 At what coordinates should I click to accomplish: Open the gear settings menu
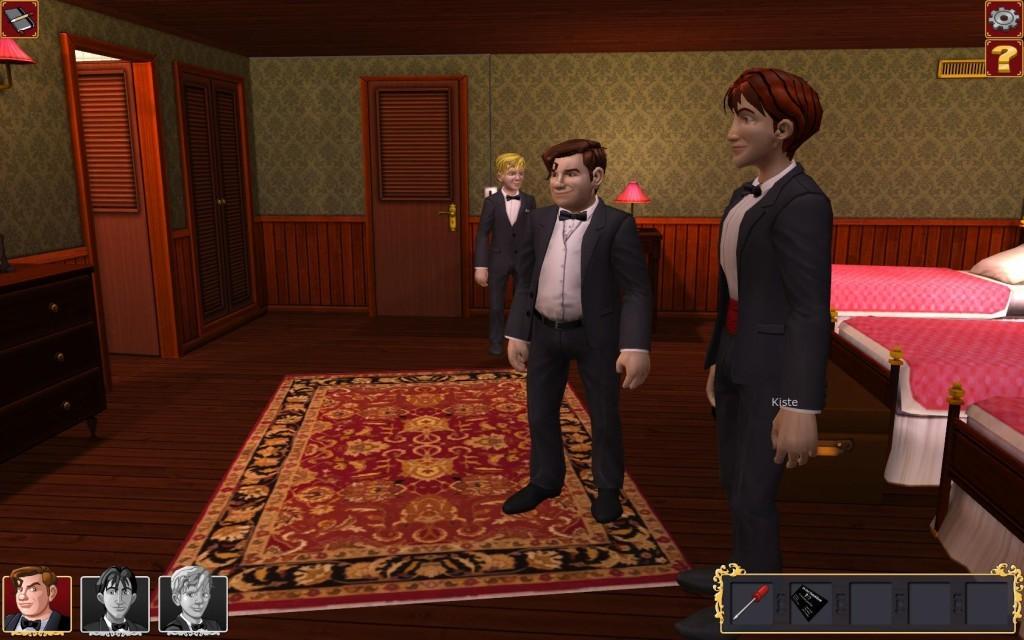pos(1003,18)
